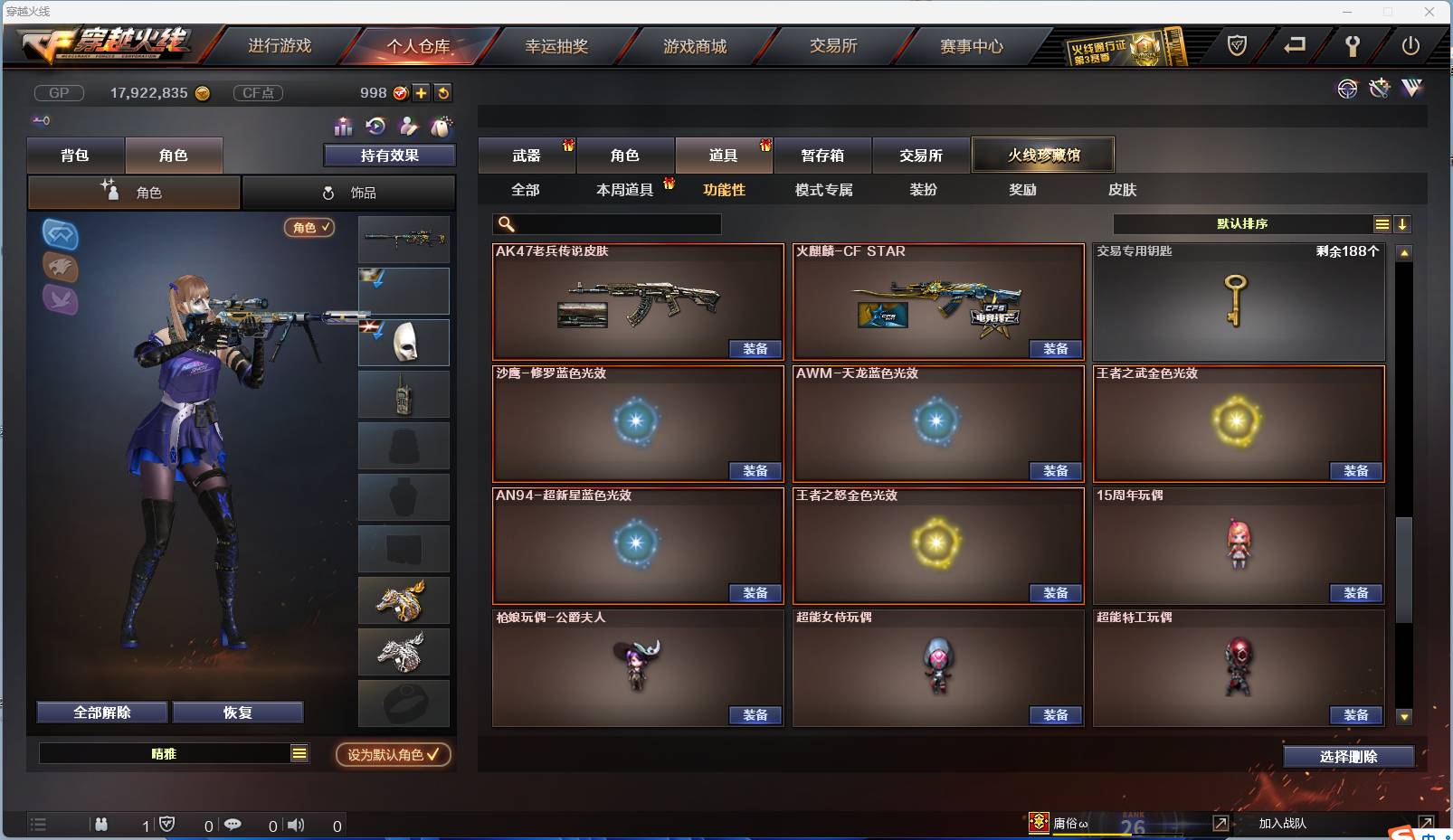Open the wrench settings icon at top right
Viewport: 1453px width, 840px height.
click(x=1379, y=88)
